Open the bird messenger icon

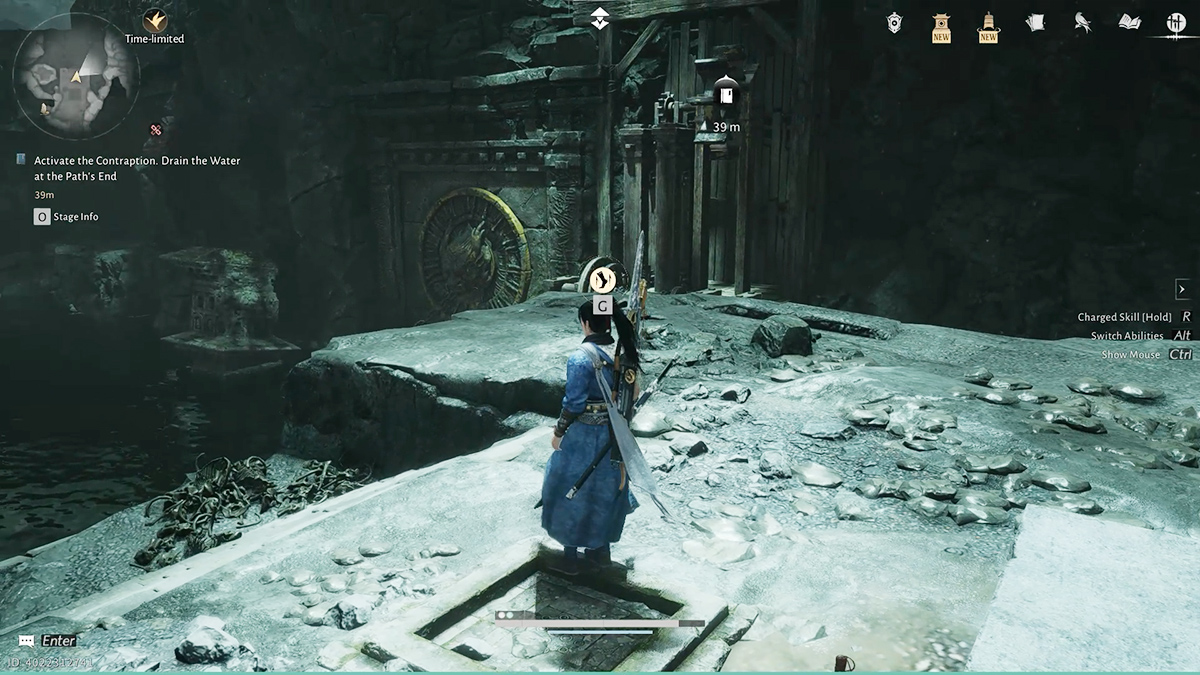point(1082,22)
